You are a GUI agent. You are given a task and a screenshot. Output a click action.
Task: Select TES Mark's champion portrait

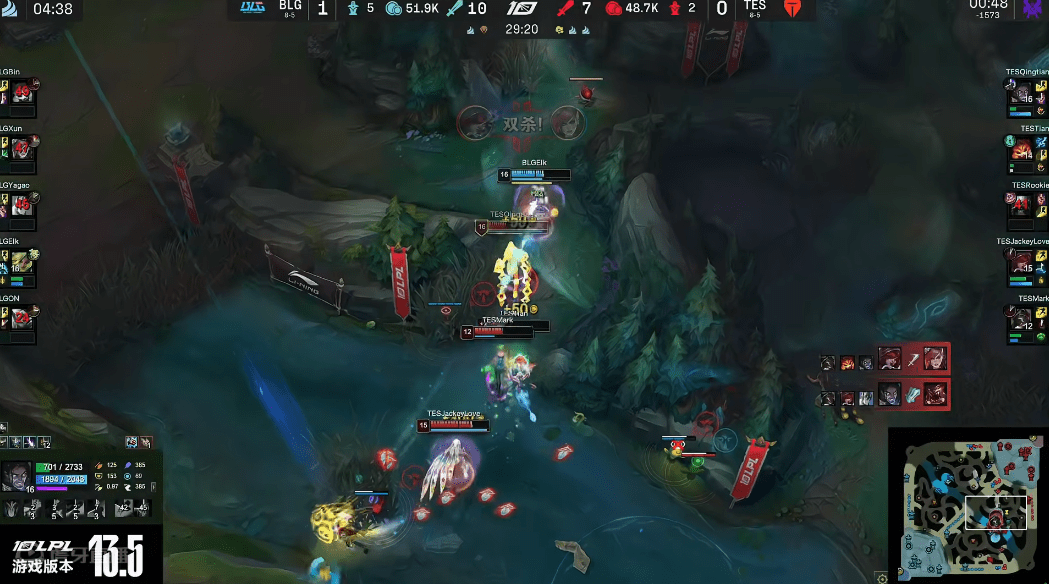coord(1025,319)
